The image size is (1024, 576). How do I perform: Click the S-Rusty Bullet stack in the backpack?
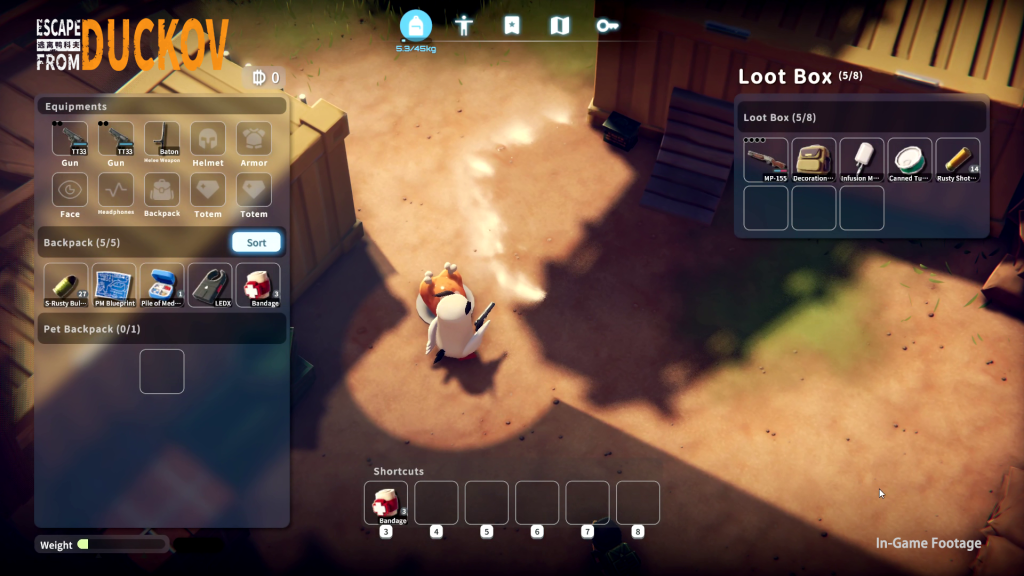click(x=66, y=285)
